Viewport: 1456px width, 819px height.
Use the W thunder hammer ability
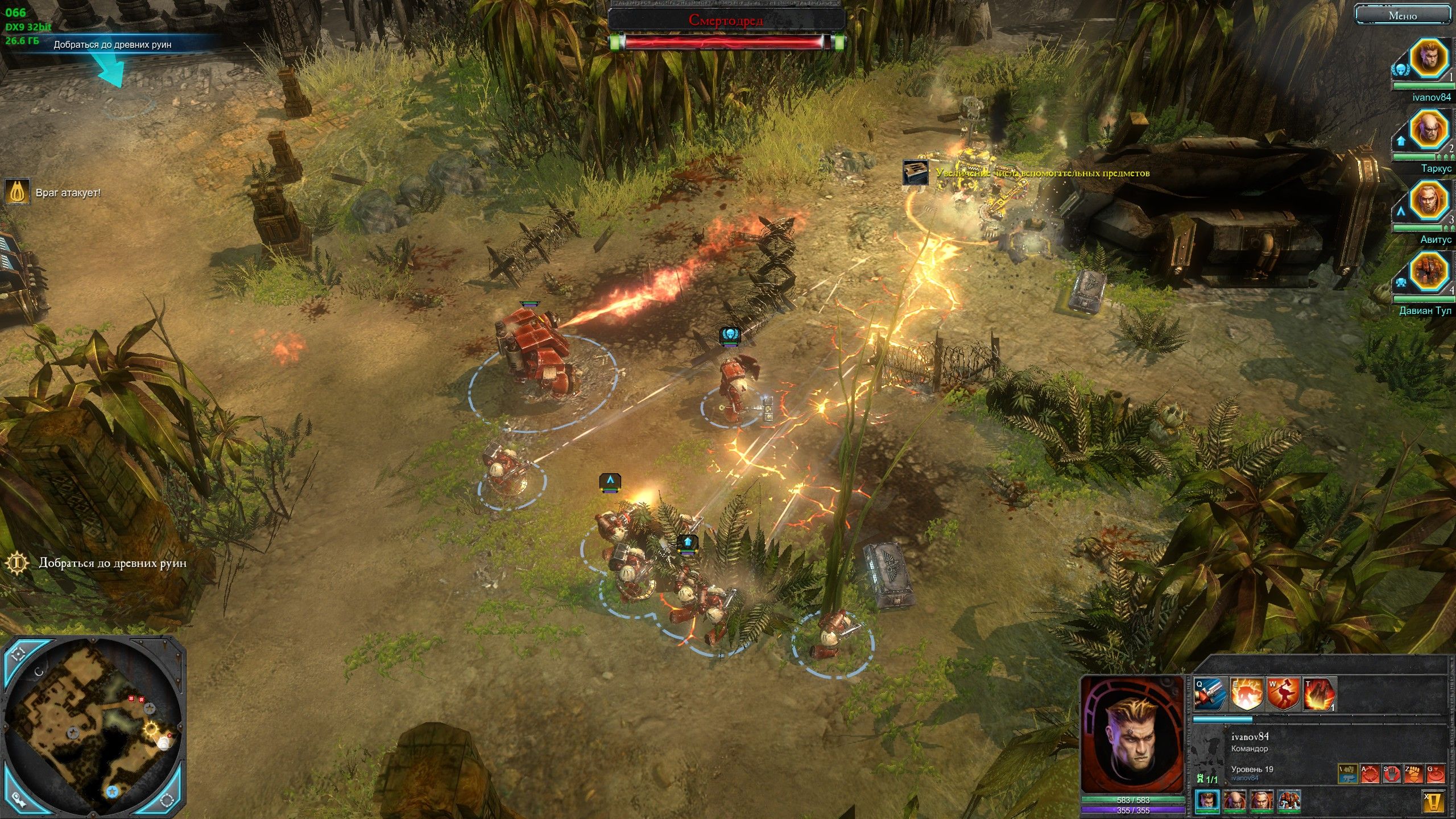pos(1282,695)
